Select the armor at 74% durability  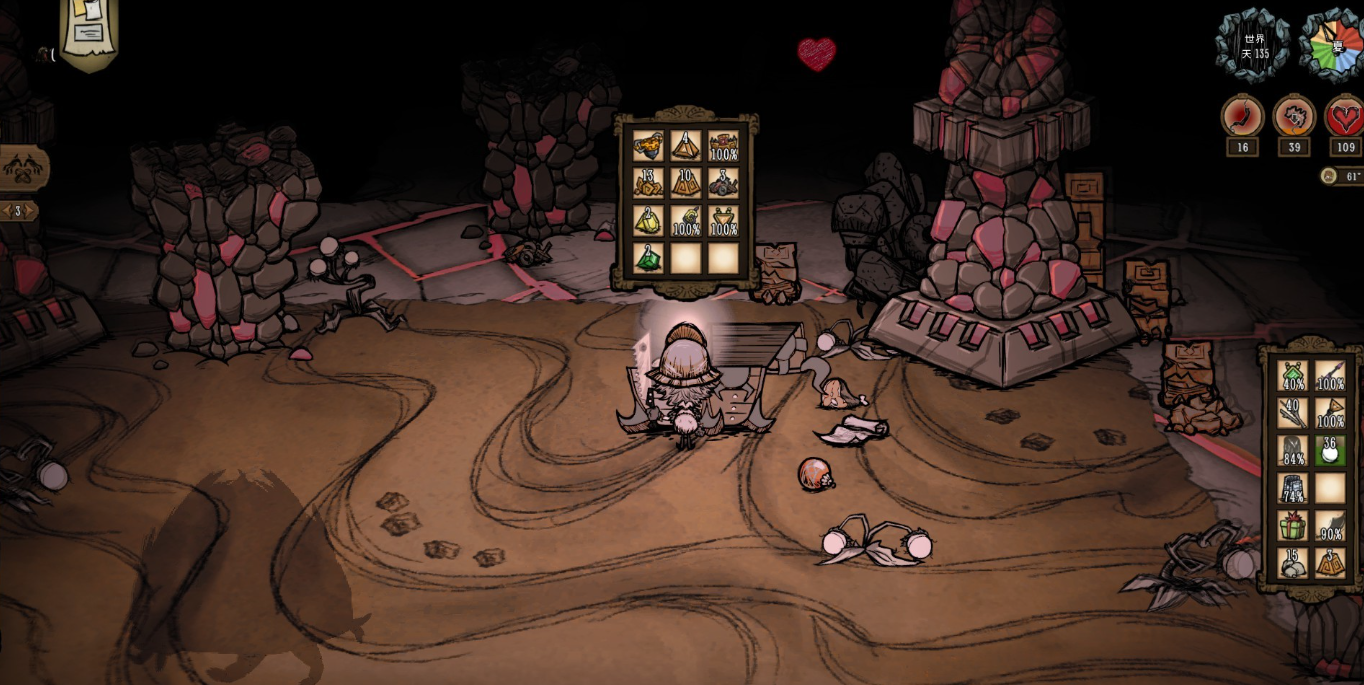tap(1293, 488)
